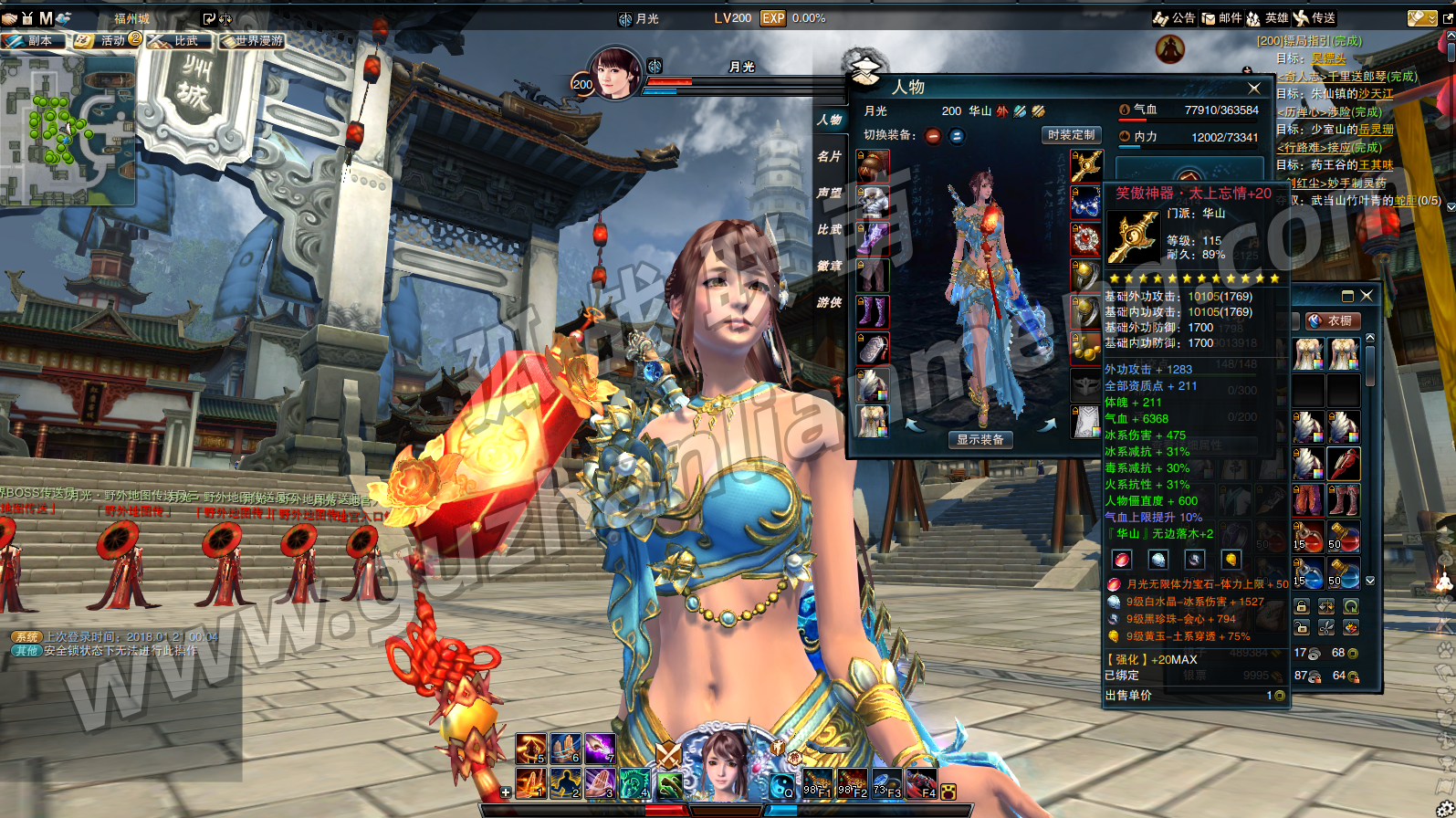
Task: Switch to the 名片 tab
Action: click(829, 157)
